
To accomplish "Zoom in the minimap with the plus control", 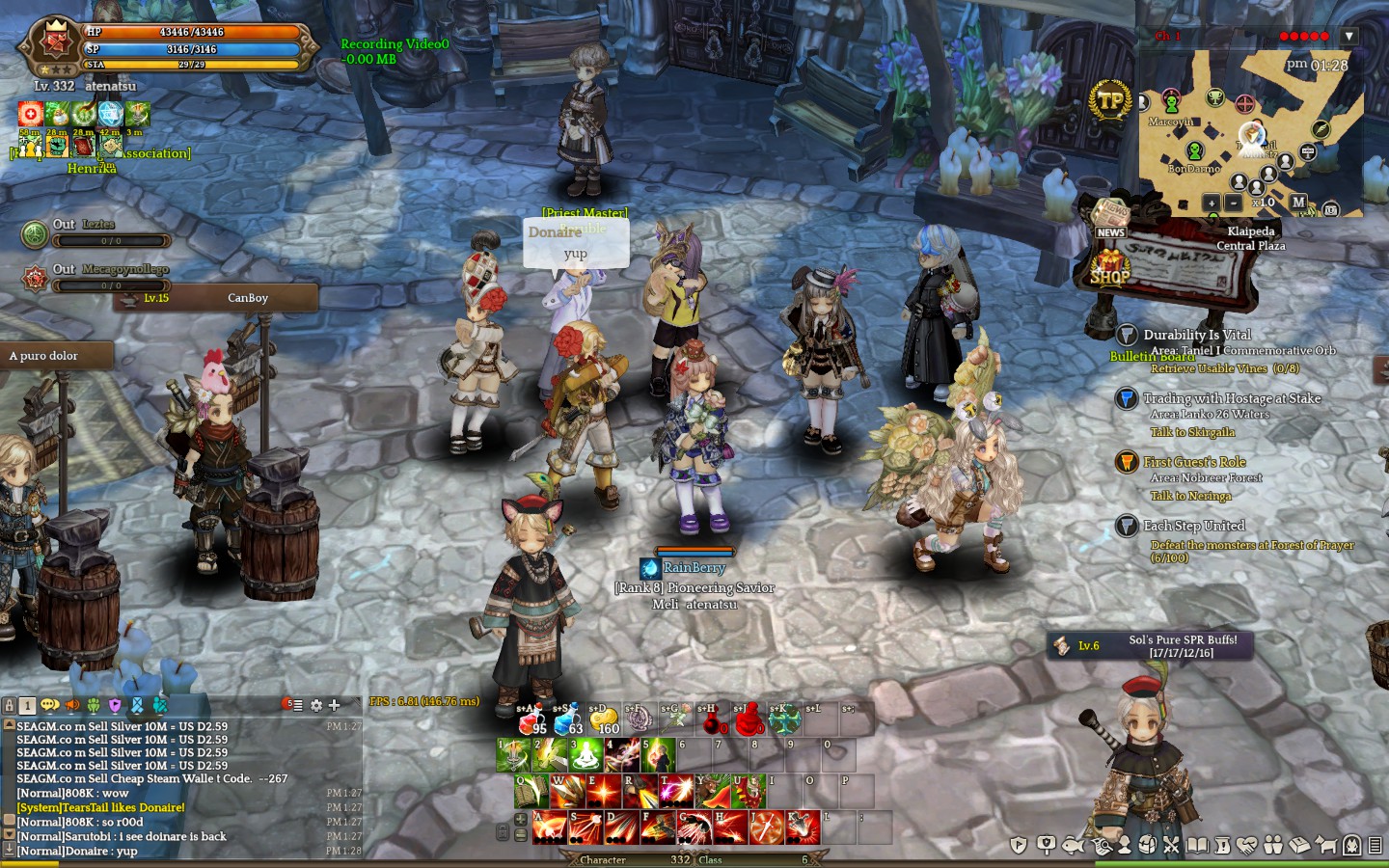I will pyautogui.click(x=1212, y=203).
